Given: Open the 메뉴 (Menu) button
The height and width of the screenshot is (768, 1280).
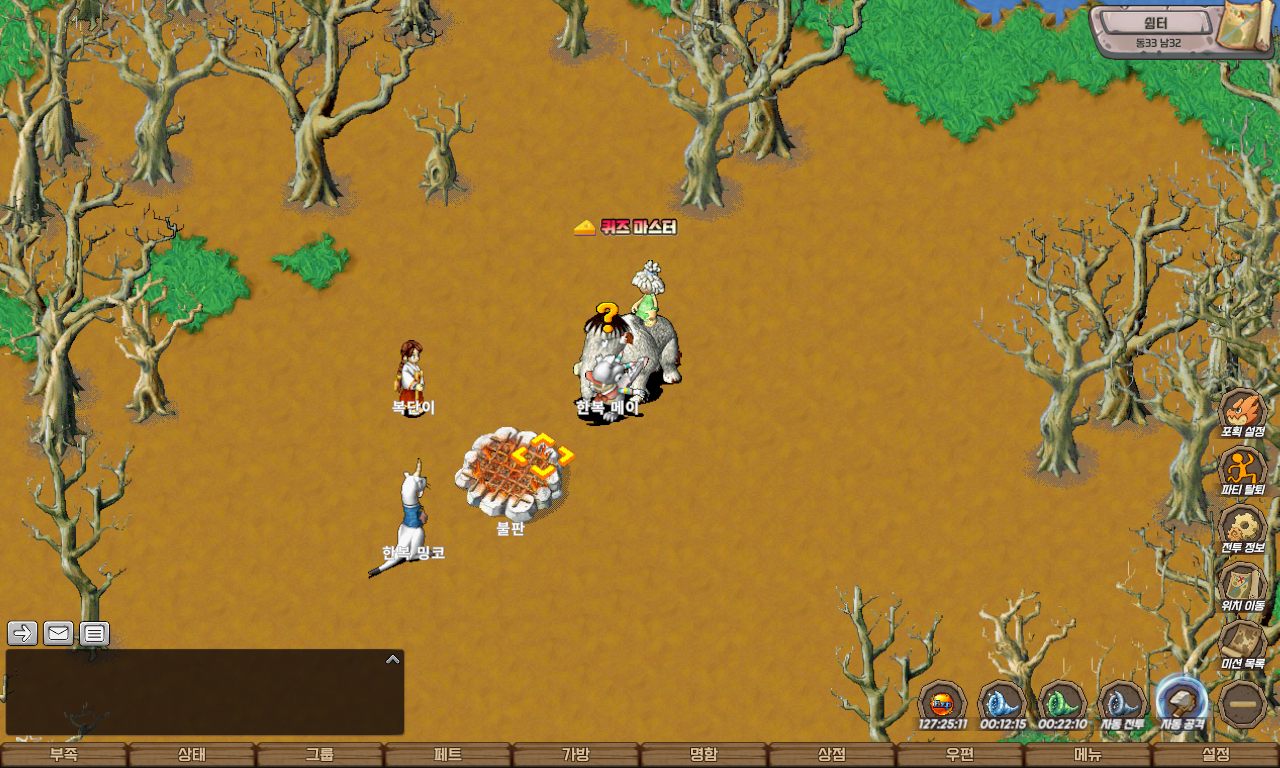Looking at the screenshot, I should coord(1088,755).
